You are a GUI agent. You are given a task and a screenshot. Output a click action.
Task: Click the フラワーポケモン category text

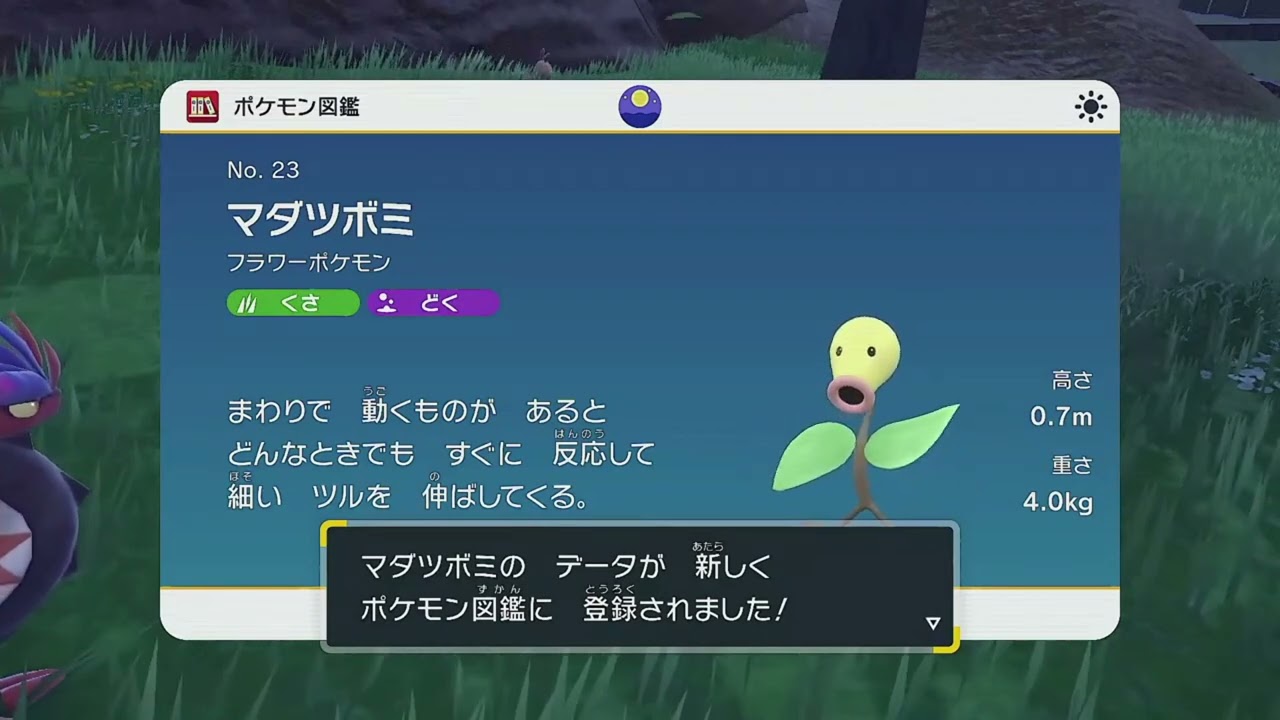coord(310,262)
